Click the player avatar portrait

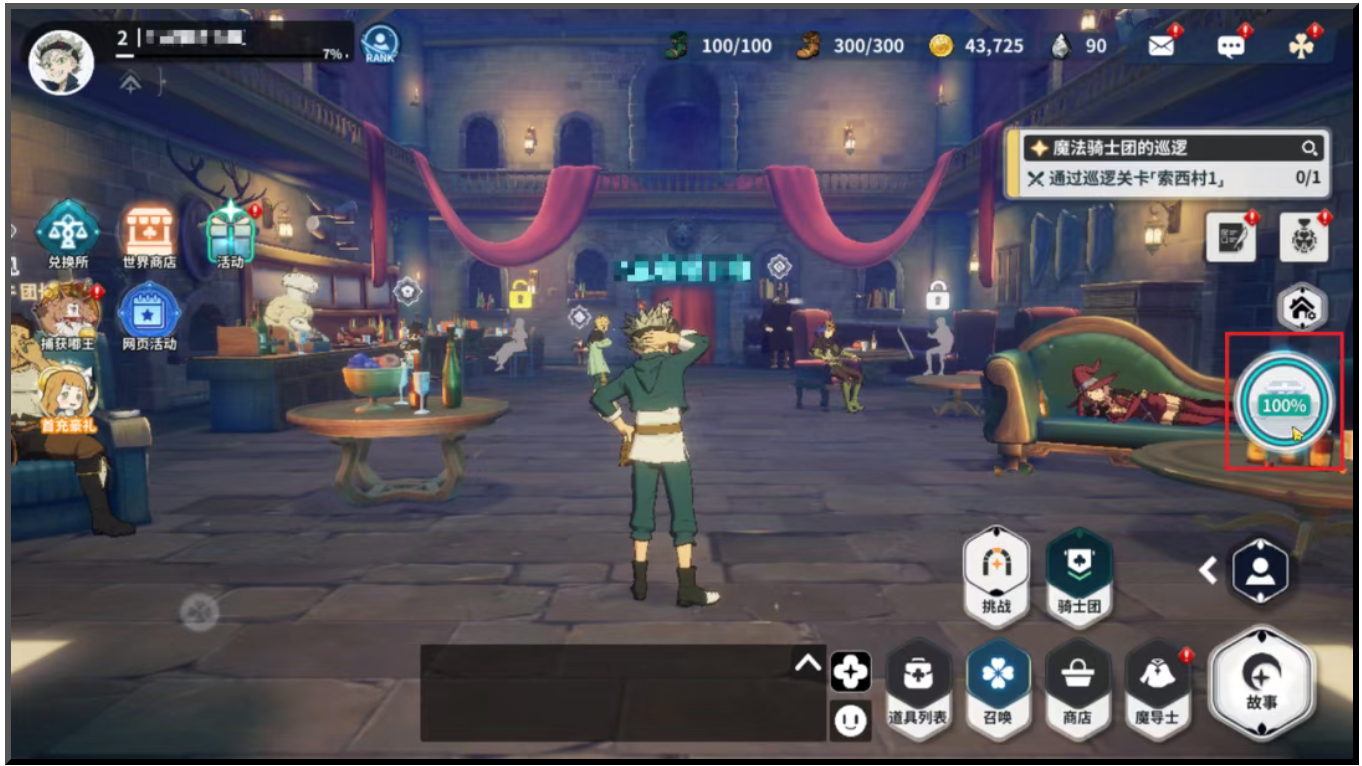62,58
